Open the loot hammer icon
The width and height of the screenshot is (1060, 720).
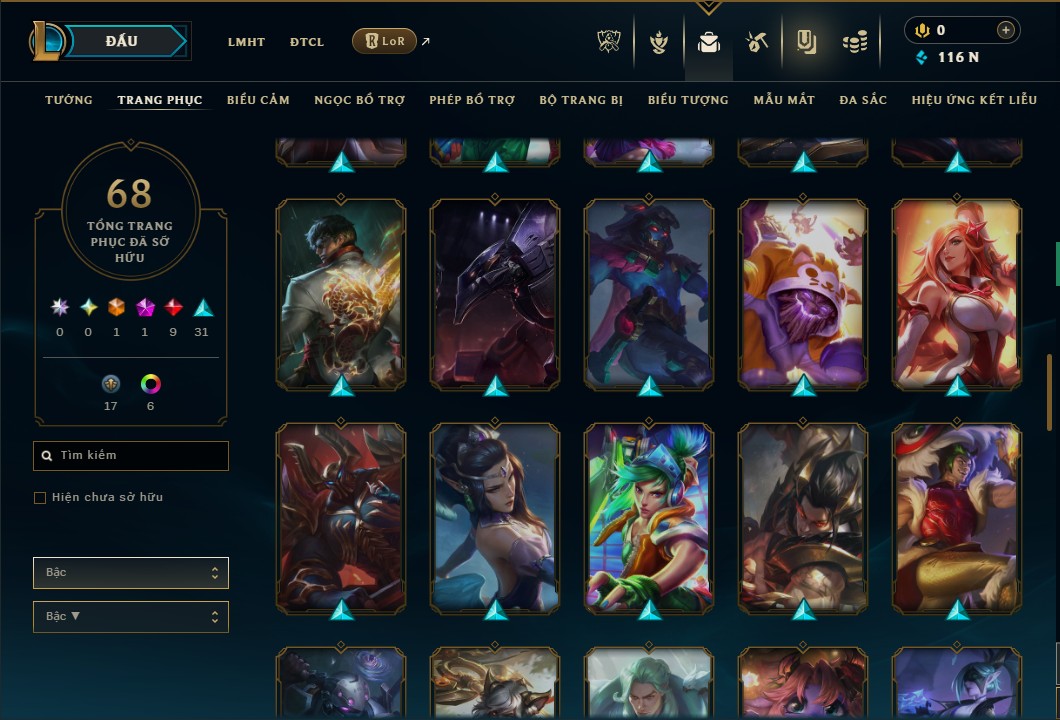tap(756, 42)
